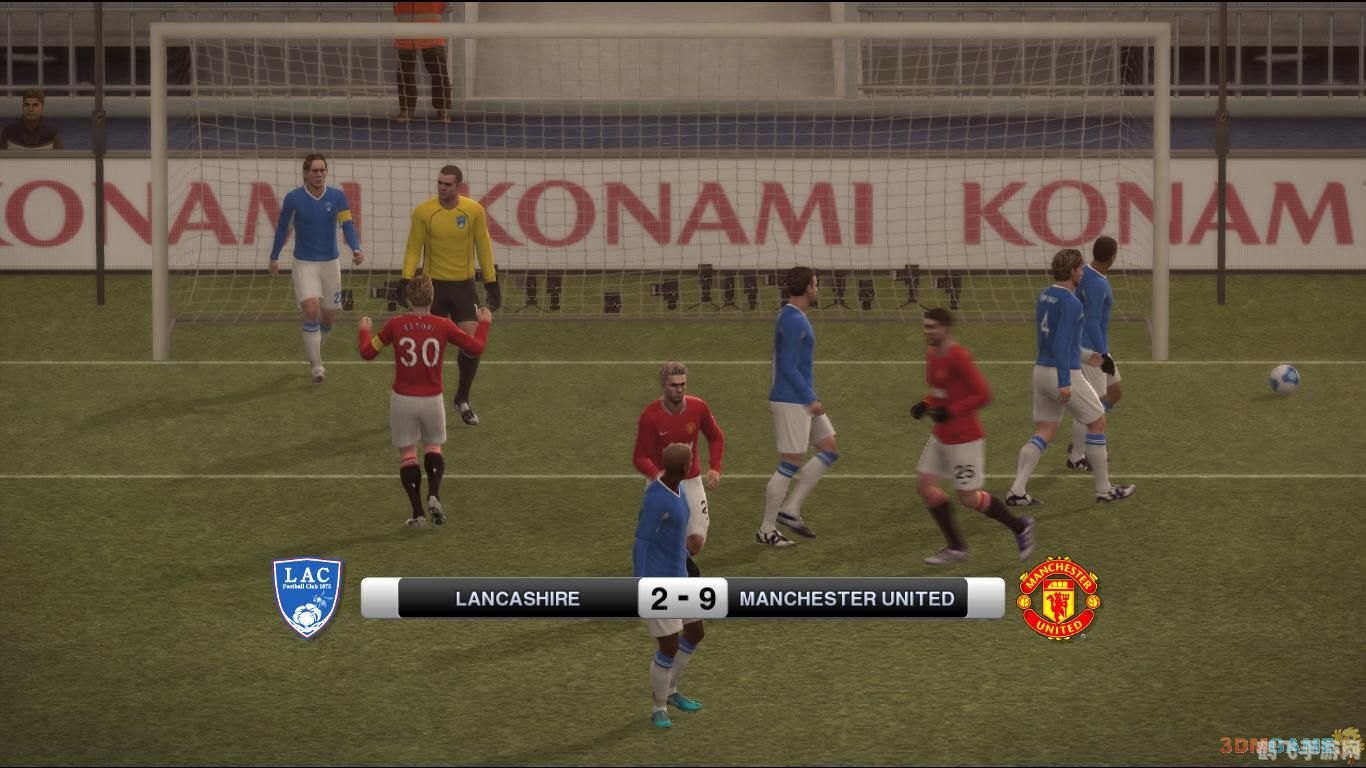The image size is (1366, 768).
Task: Choose the LANCASHIRE team name panel
Action: point(517,598)
